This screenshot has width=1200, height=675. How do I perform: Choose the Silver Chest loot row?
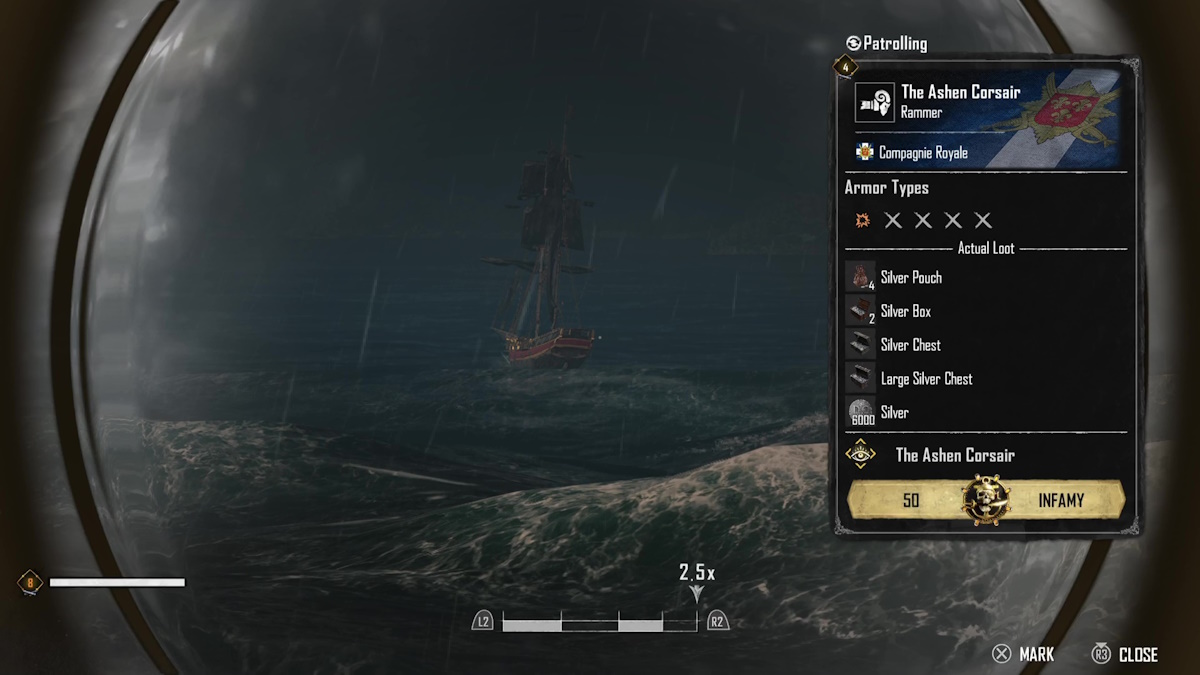[910, 345]
